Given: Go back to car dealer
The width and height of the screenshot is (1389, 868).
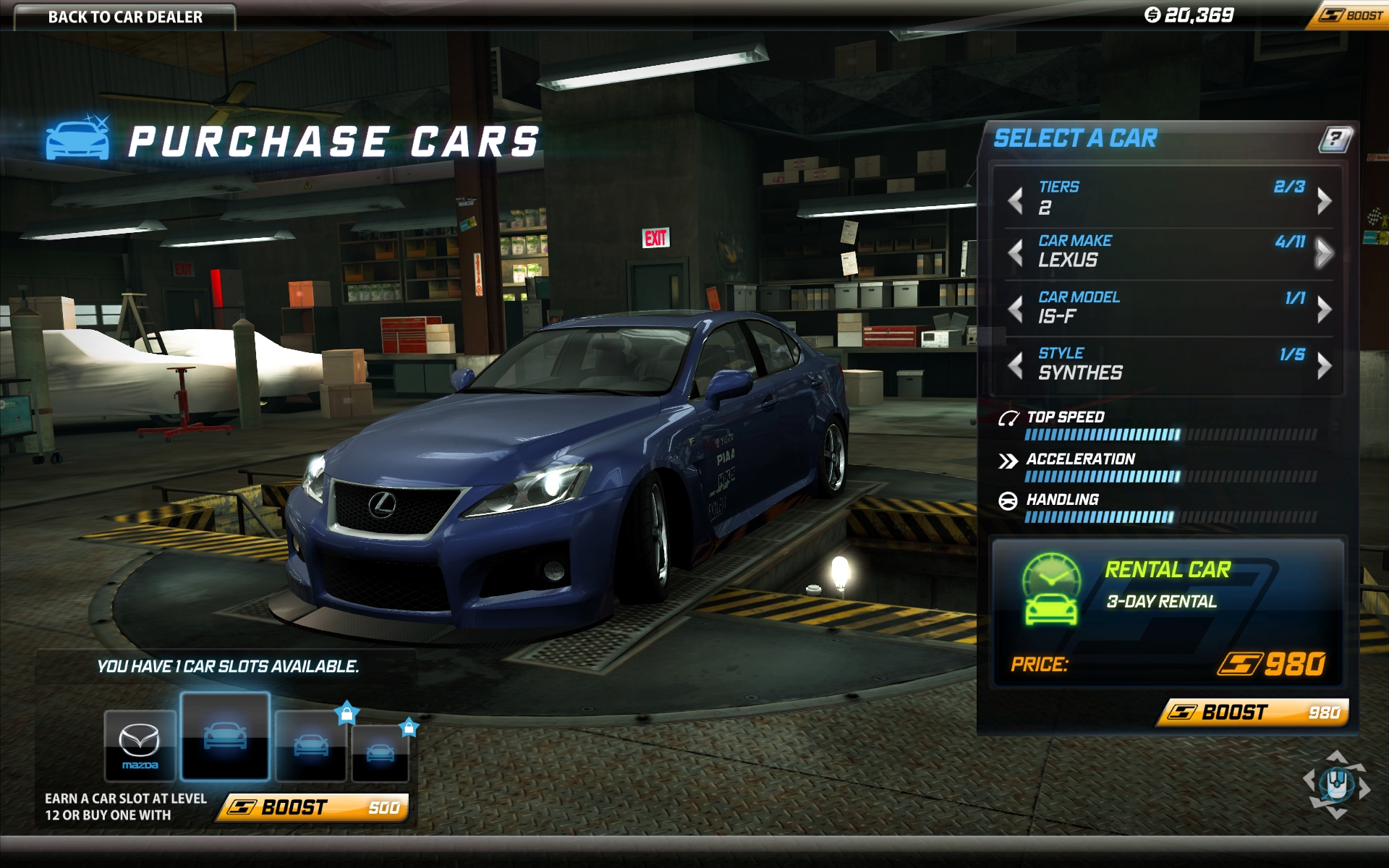Looking at the screenshot, I should (x=124, y=17).
